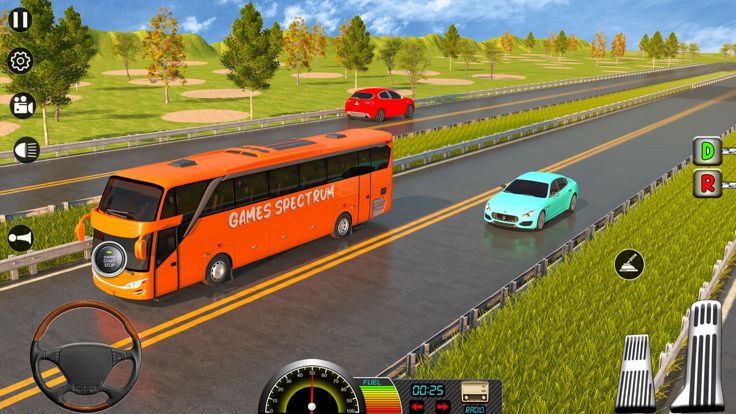Toggle the bus headlights

[25, 150]
